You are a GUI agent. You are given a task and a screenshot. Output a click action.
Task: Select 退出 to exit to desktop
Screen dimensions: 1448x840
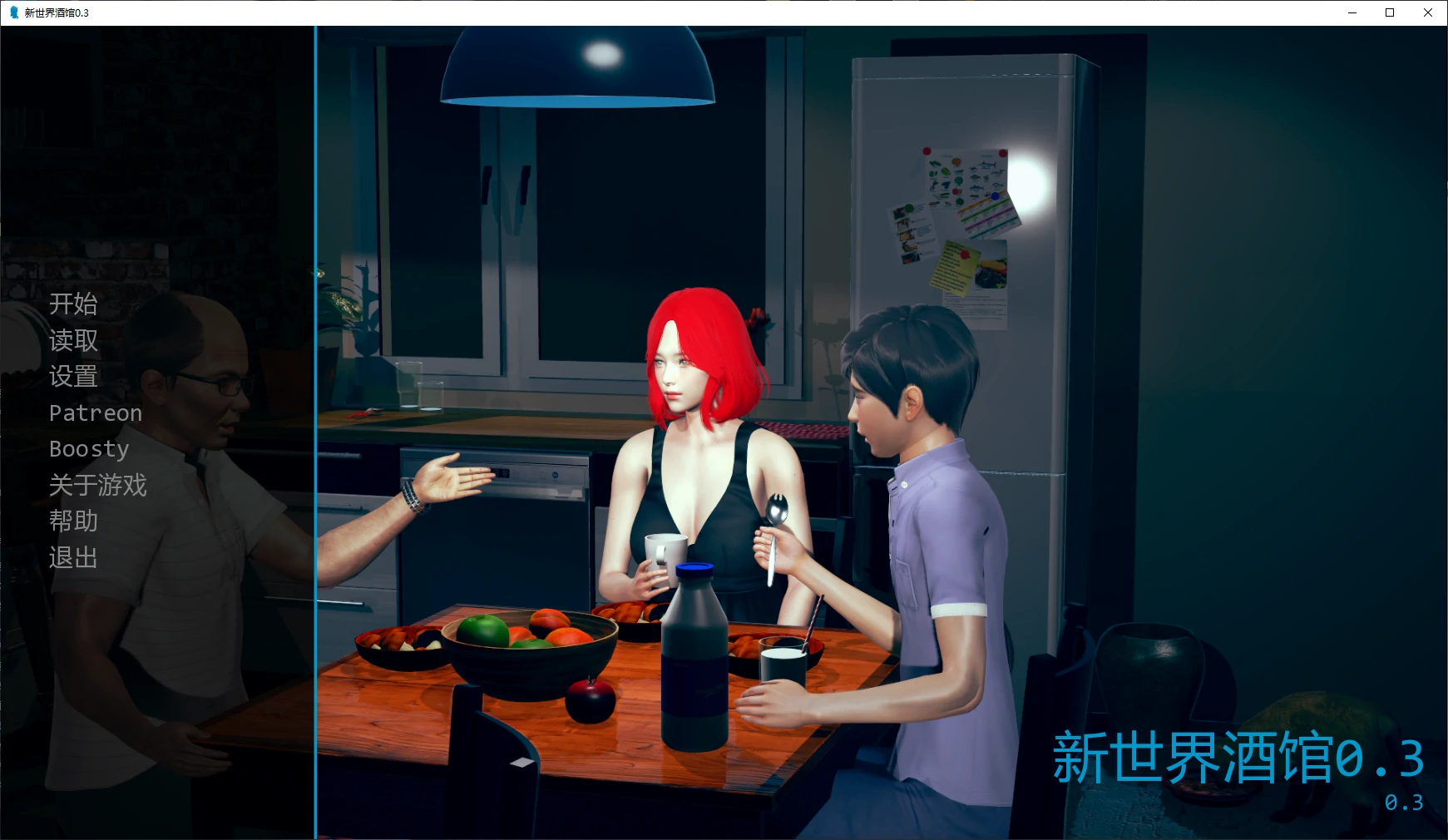click(72, 558)
